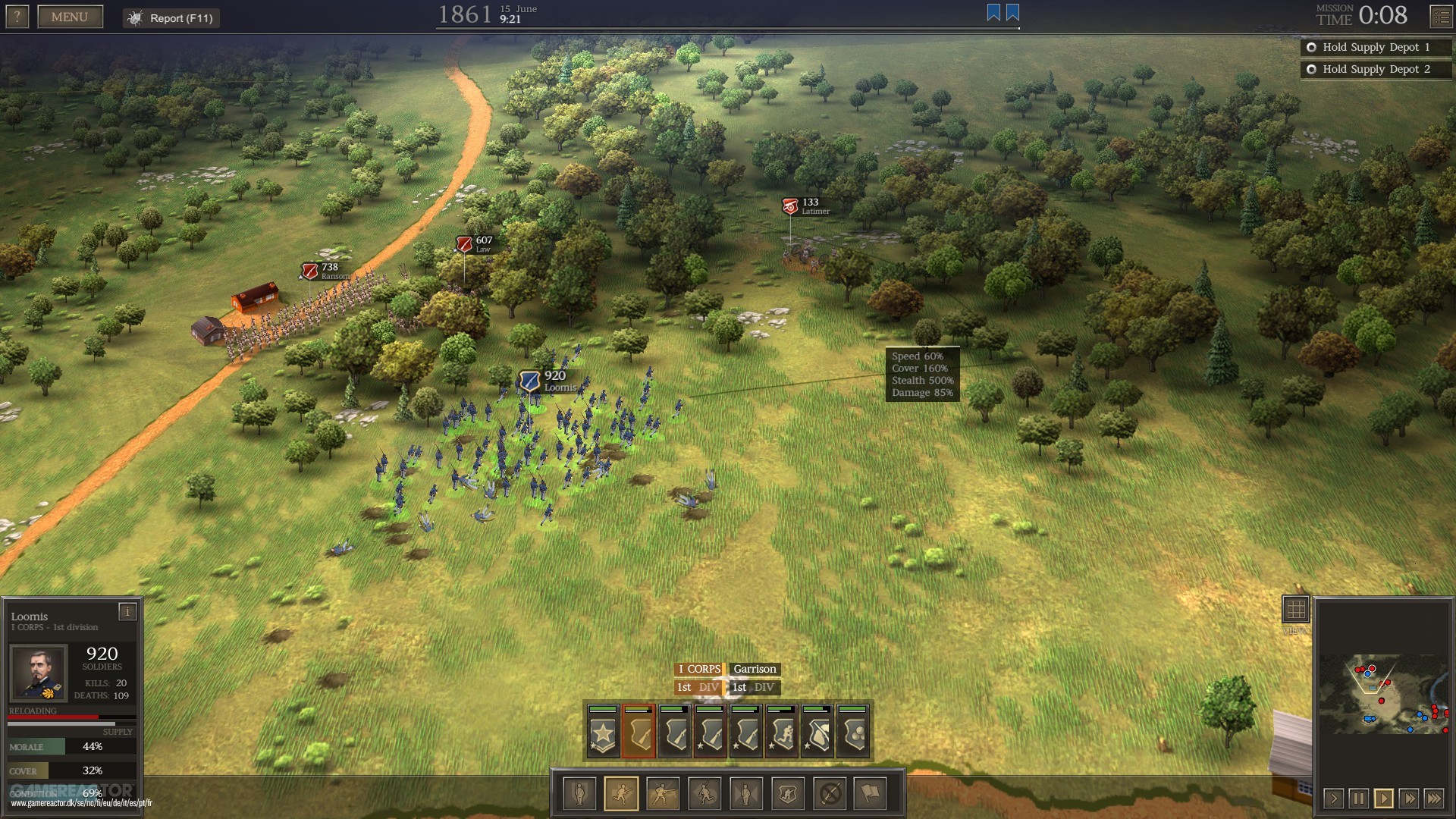Toggle the double-quick run order
The image size is (1456, 819).
pos(622,794)
